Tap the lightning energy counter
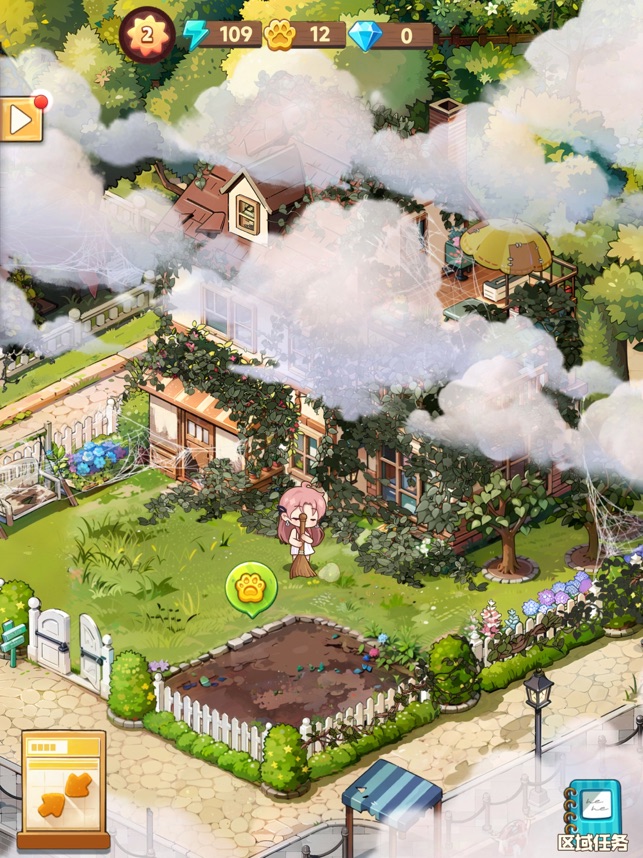Image resolution: width=643 pixels, height=858 pixels. coord(222,36)
